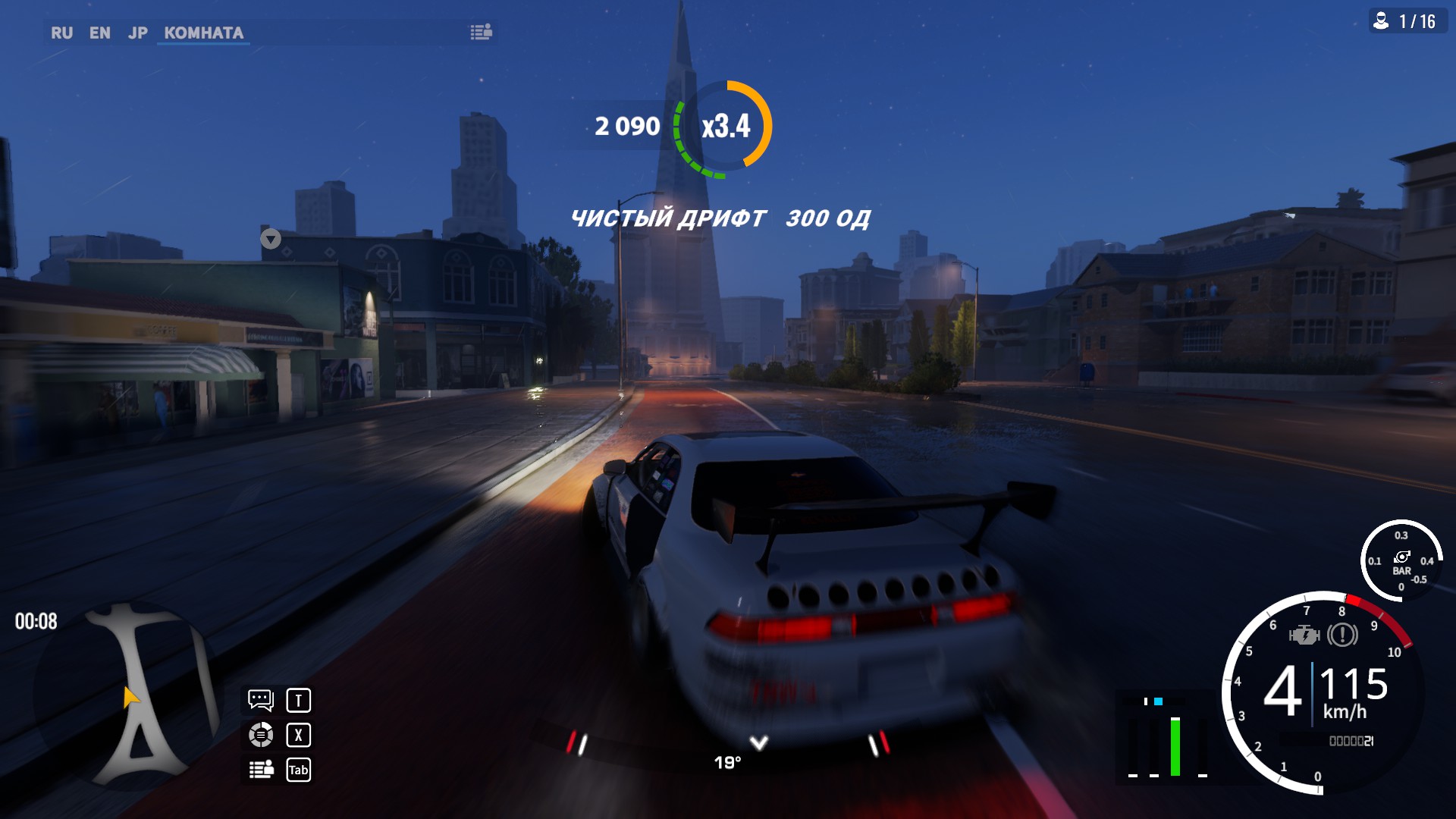Switch to the RU chat tab
Screen dimensions: 1456x819
click(x=61, y=33)
